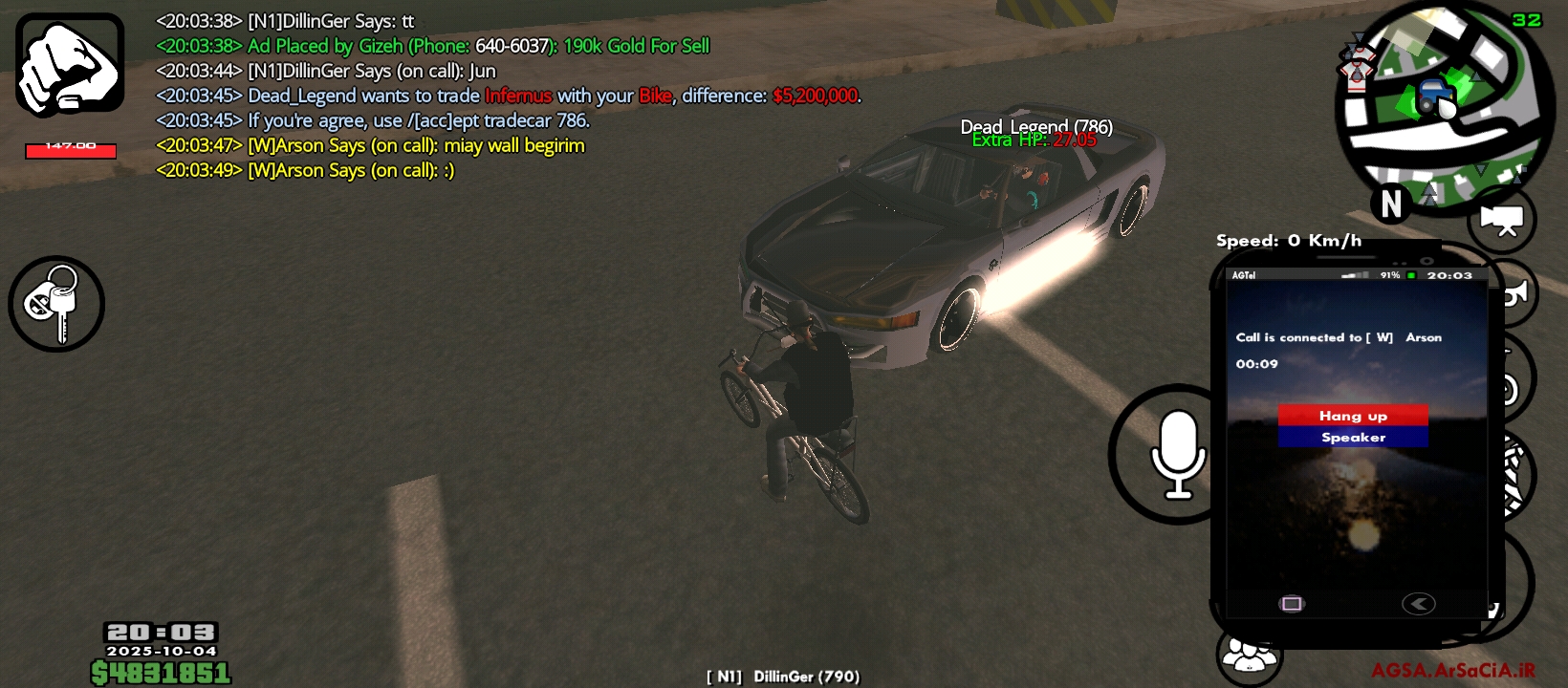The width and height of the screenshot is (1568, 688).
Task: Tap the phone's square home button
Action: pos(1292,604)
